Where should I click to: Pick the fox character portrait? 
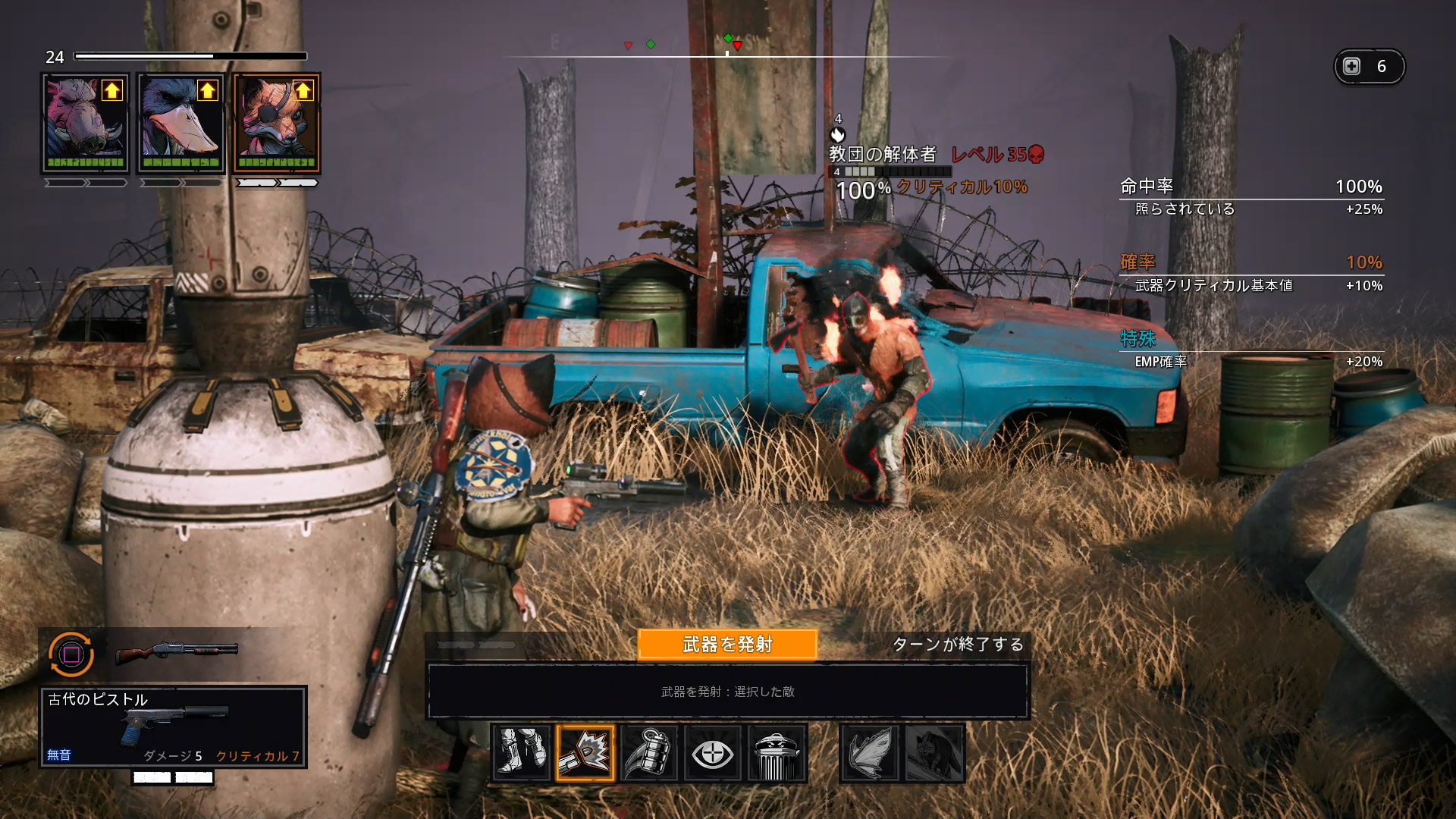pos(276,124)
